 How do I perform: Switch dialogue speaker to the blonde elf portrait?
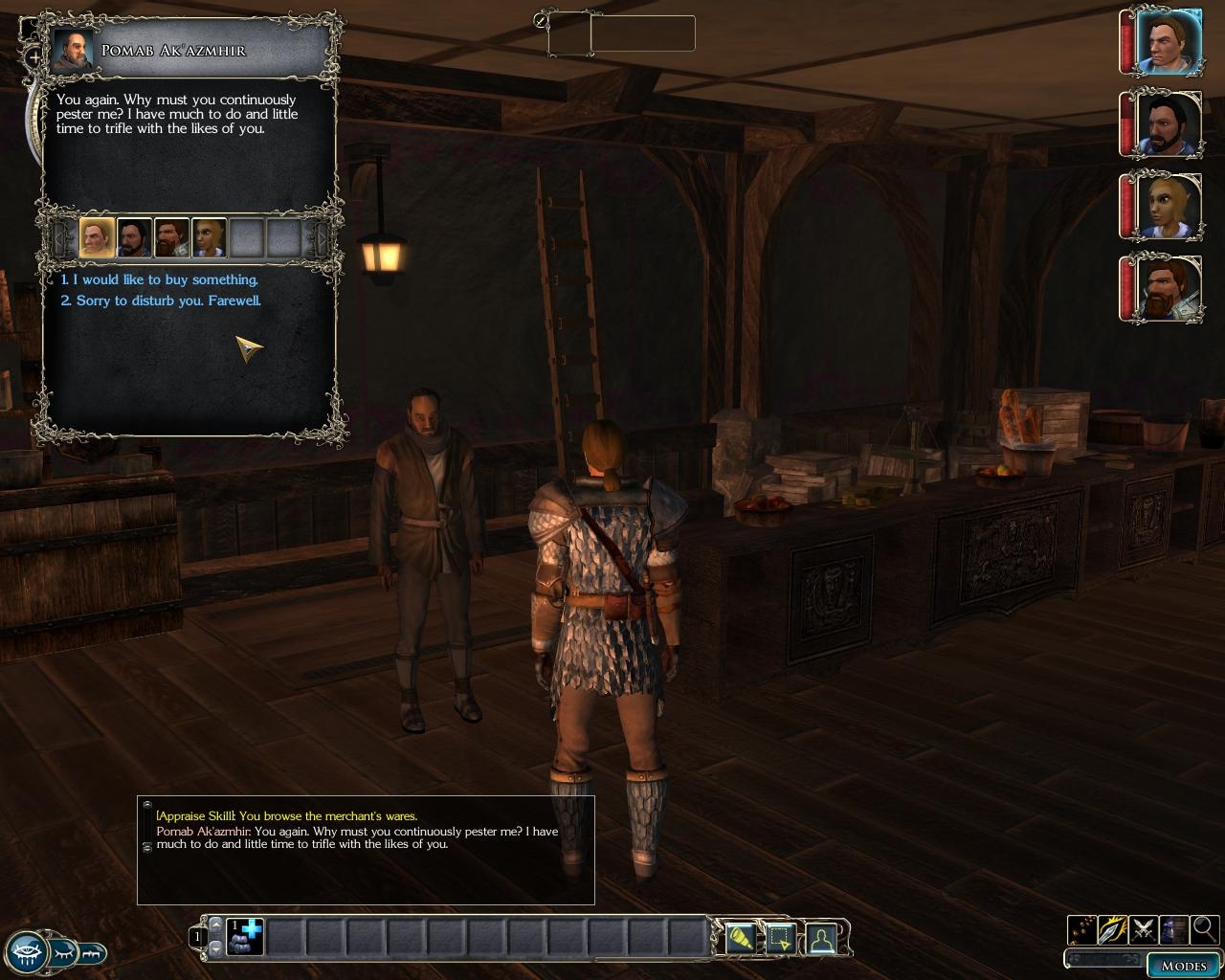[209, 237]
